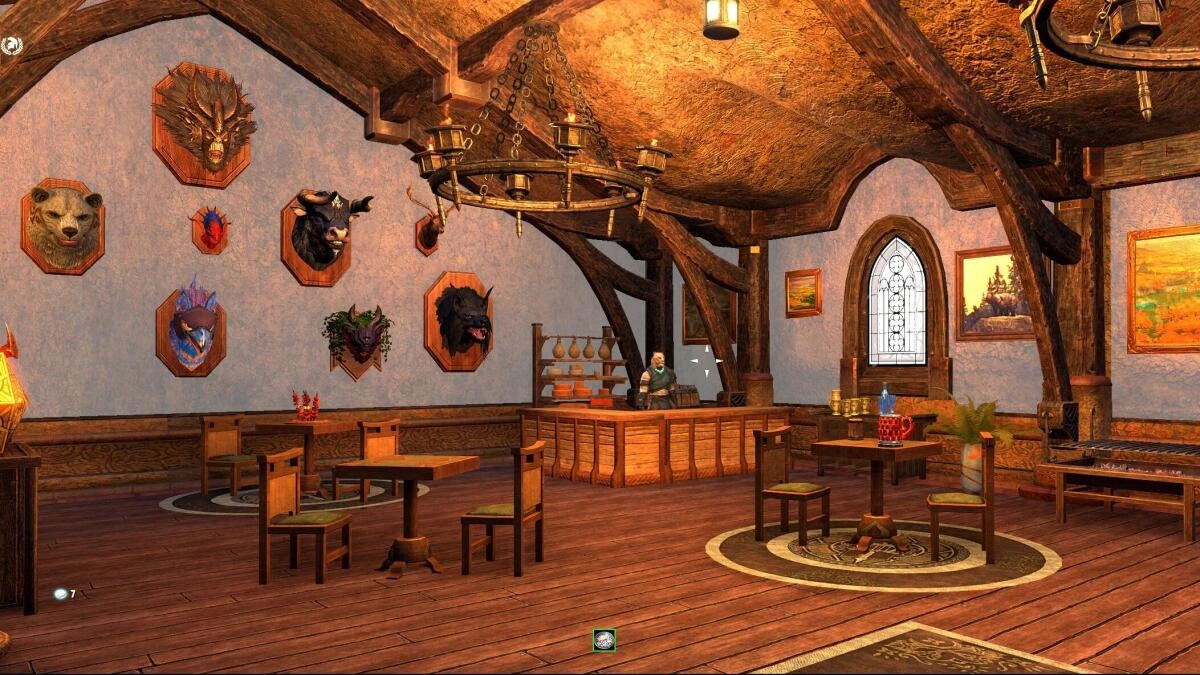The height and width of the screenshot is (675, 1200).
Task: Click the green-bordered buff icon
Action: click(603, 640)
